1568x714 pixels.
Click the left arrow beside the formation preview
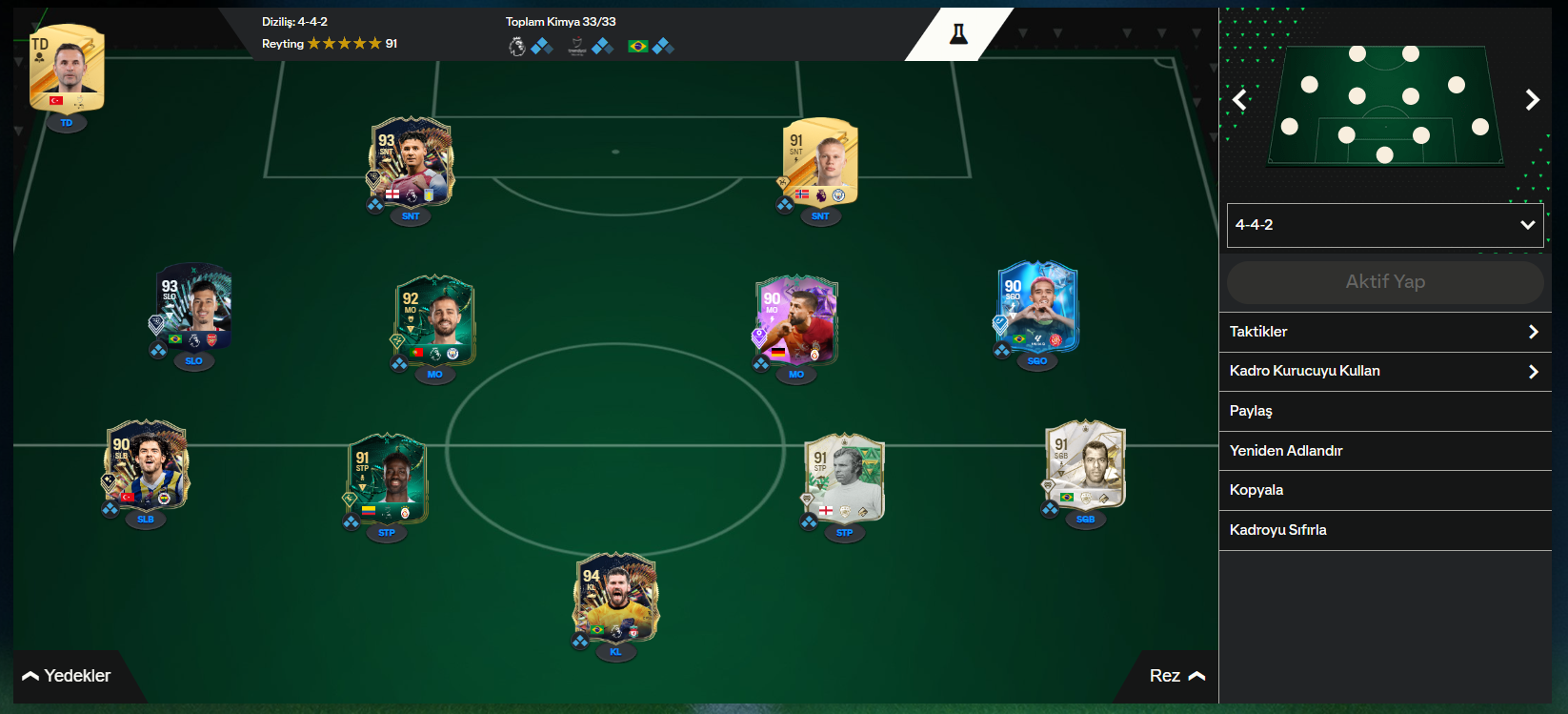click(x=1239, y=99)
